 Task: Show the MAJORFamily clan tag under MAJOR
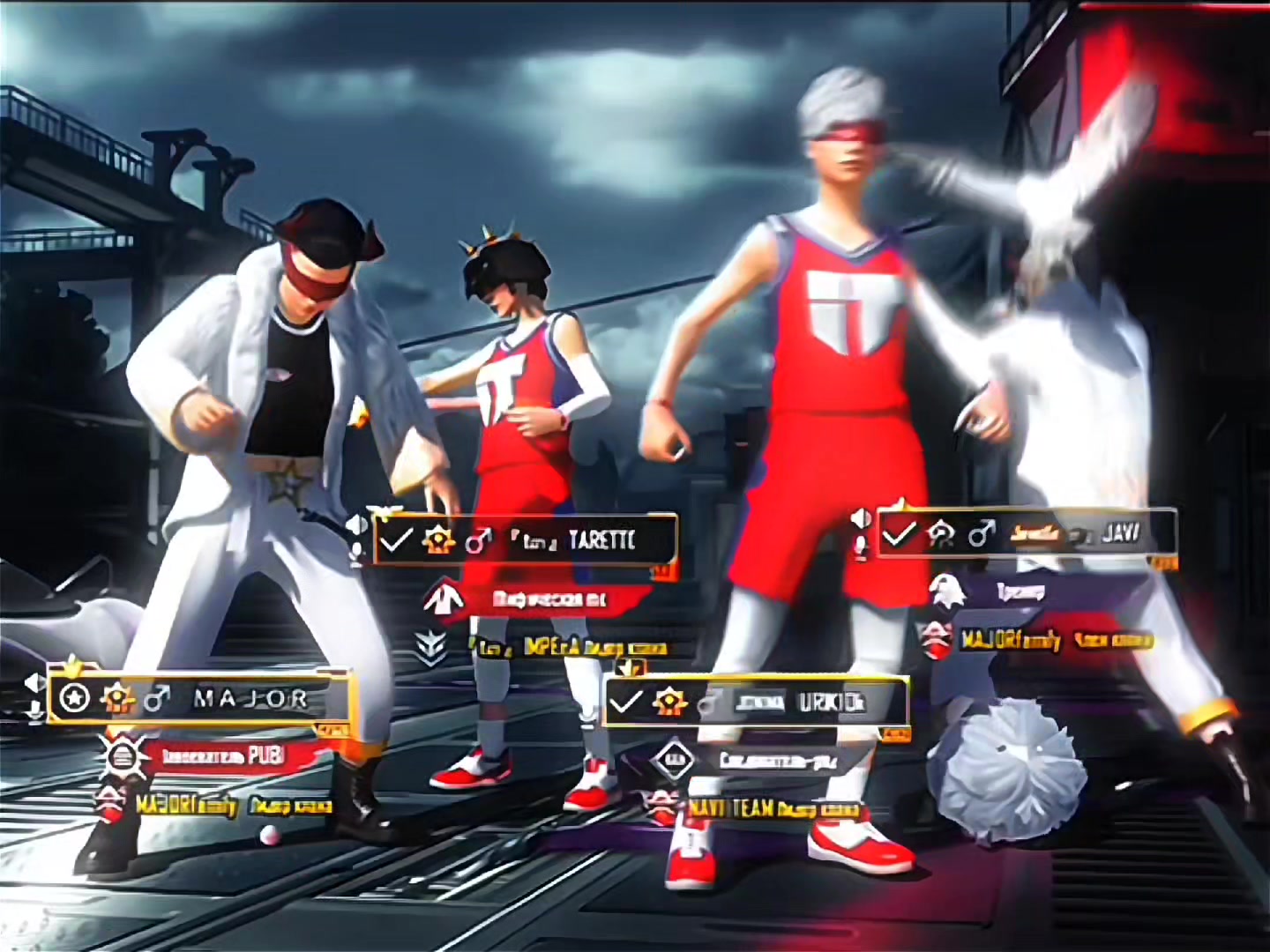tap(187, 805)
